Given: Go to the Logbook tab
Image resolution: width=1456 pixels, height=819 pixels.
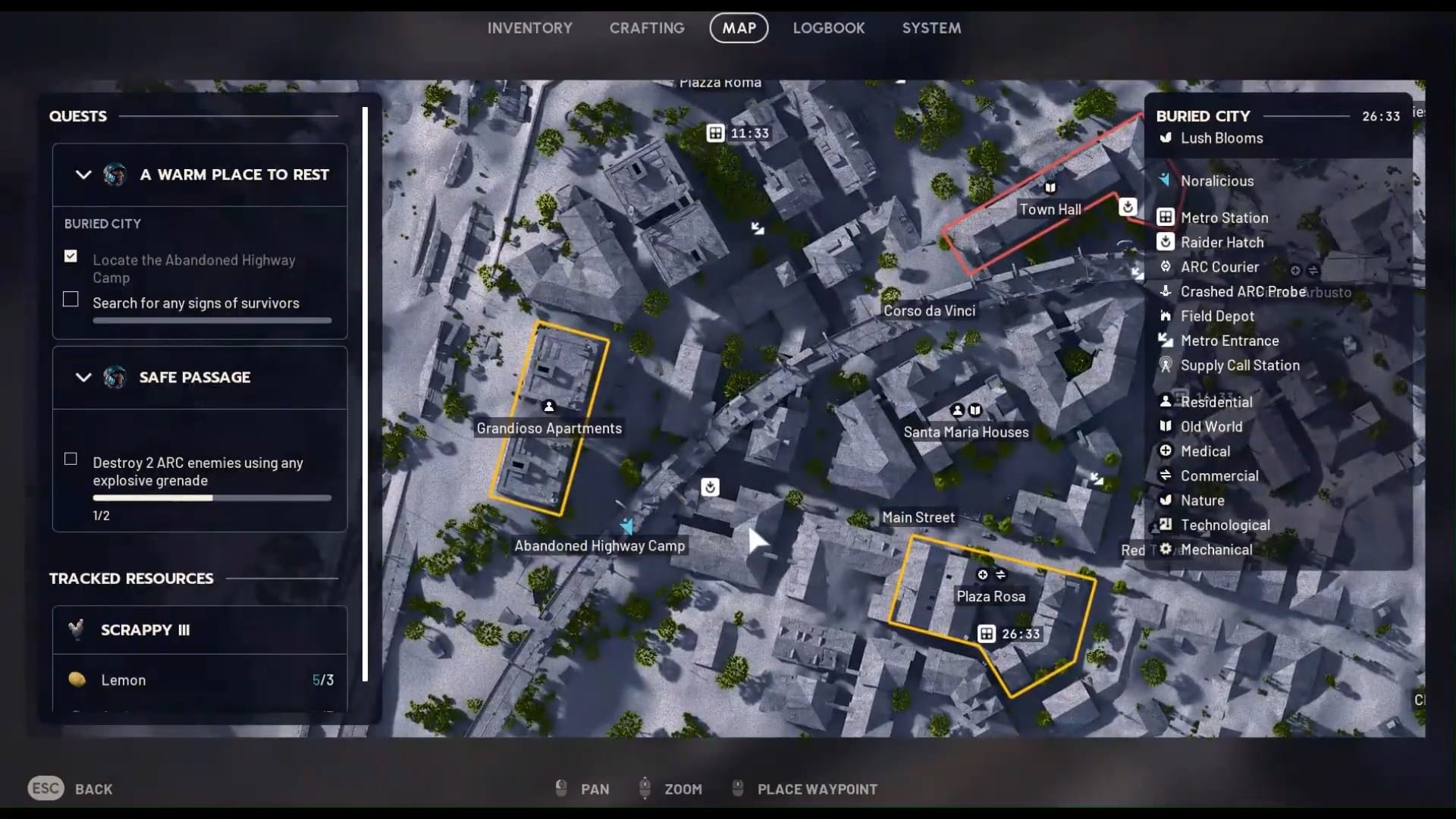Looking at the screenshot, I should coord(829,28).
